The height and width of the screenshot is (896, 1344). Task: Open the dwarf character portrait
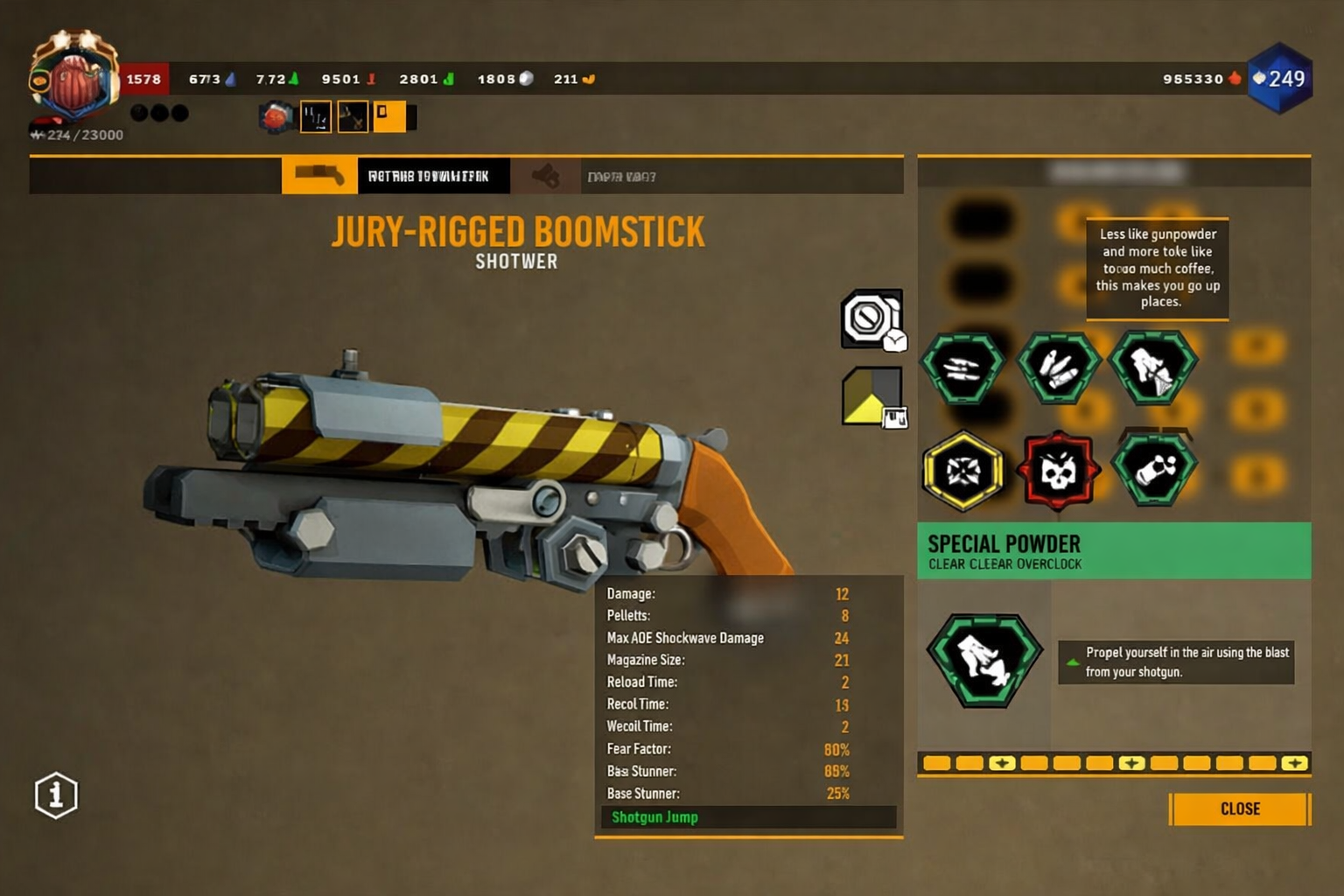click(73, 79)
